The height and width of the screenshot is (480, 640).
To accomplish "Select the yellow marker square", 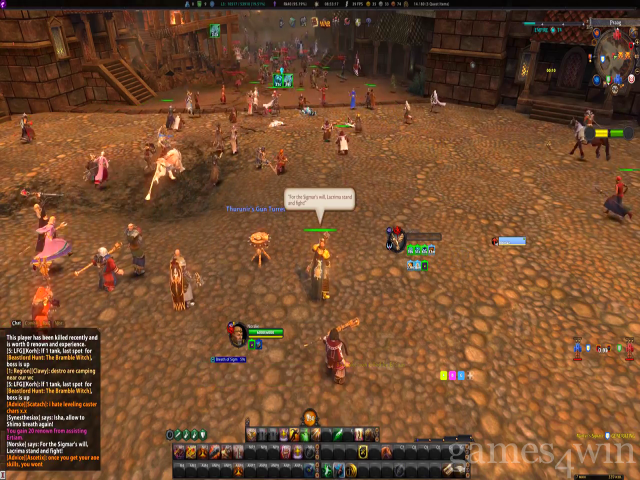I will (x=444, y=376).
